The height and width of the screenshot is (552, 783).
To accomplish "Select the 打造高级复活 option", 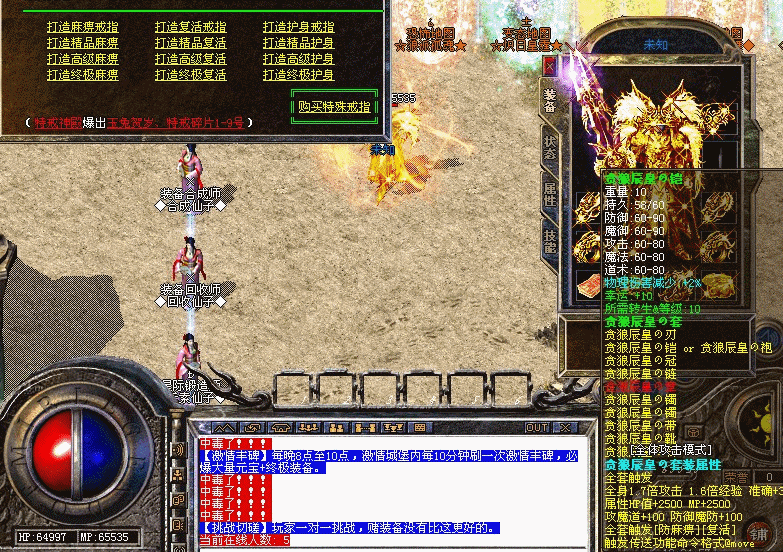I will pyautogui.click(x=190, y=59).
